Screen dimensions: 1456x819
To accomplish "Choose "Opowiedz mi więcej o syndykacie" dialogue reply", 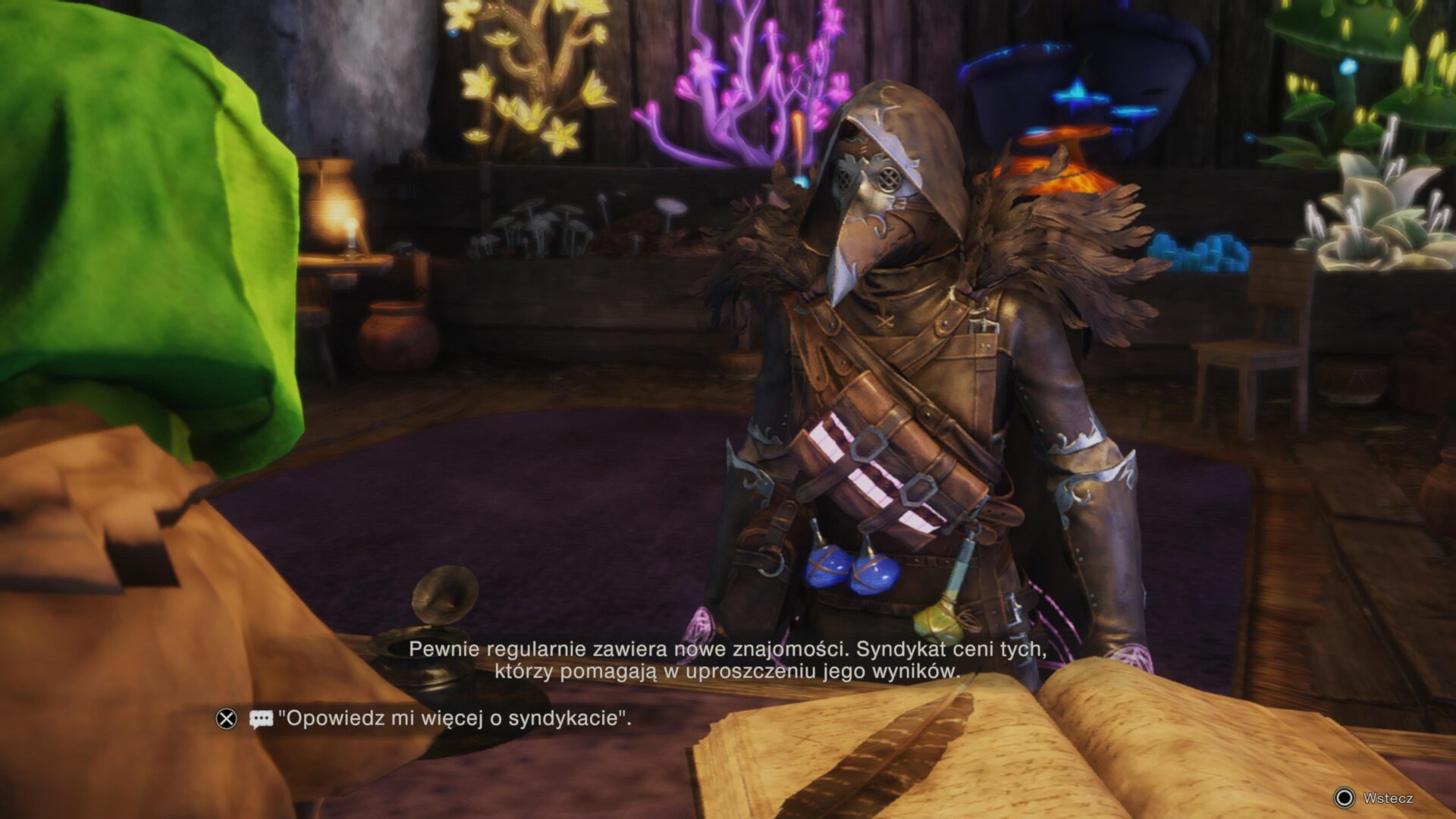I will [x=453, y=718].
